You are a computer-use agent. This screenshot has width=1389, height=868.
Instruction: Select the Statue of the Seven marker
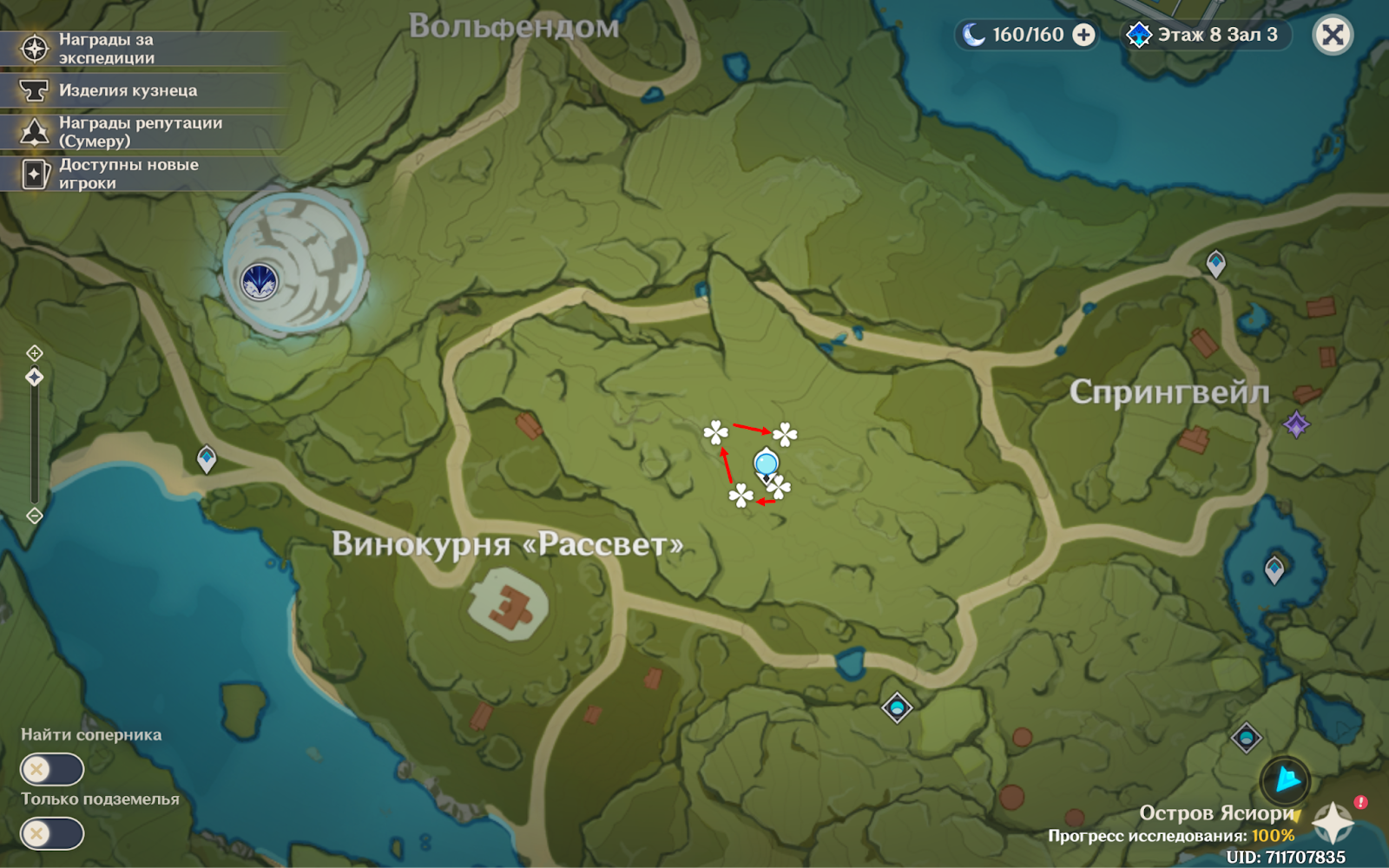pos(259,281)
